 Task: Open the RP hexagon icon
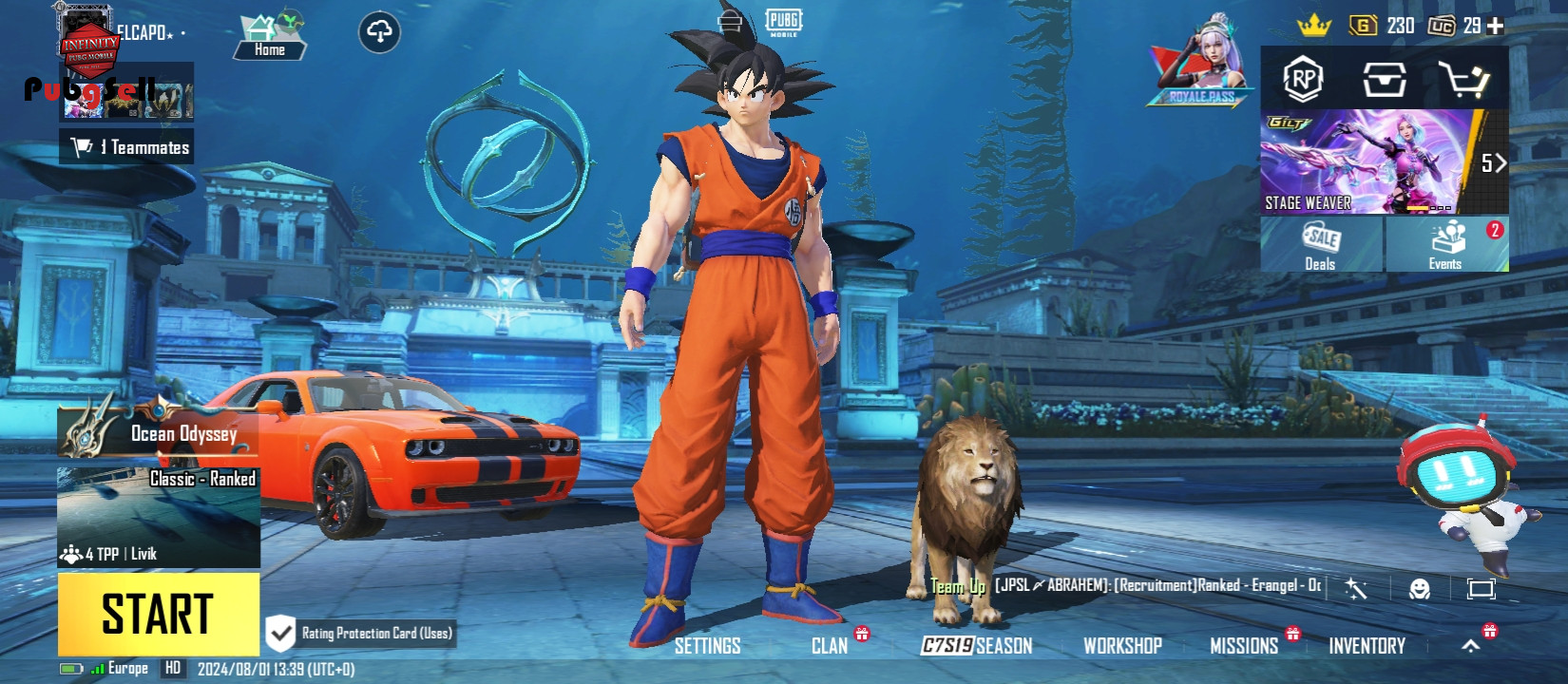coord(1303,80)
